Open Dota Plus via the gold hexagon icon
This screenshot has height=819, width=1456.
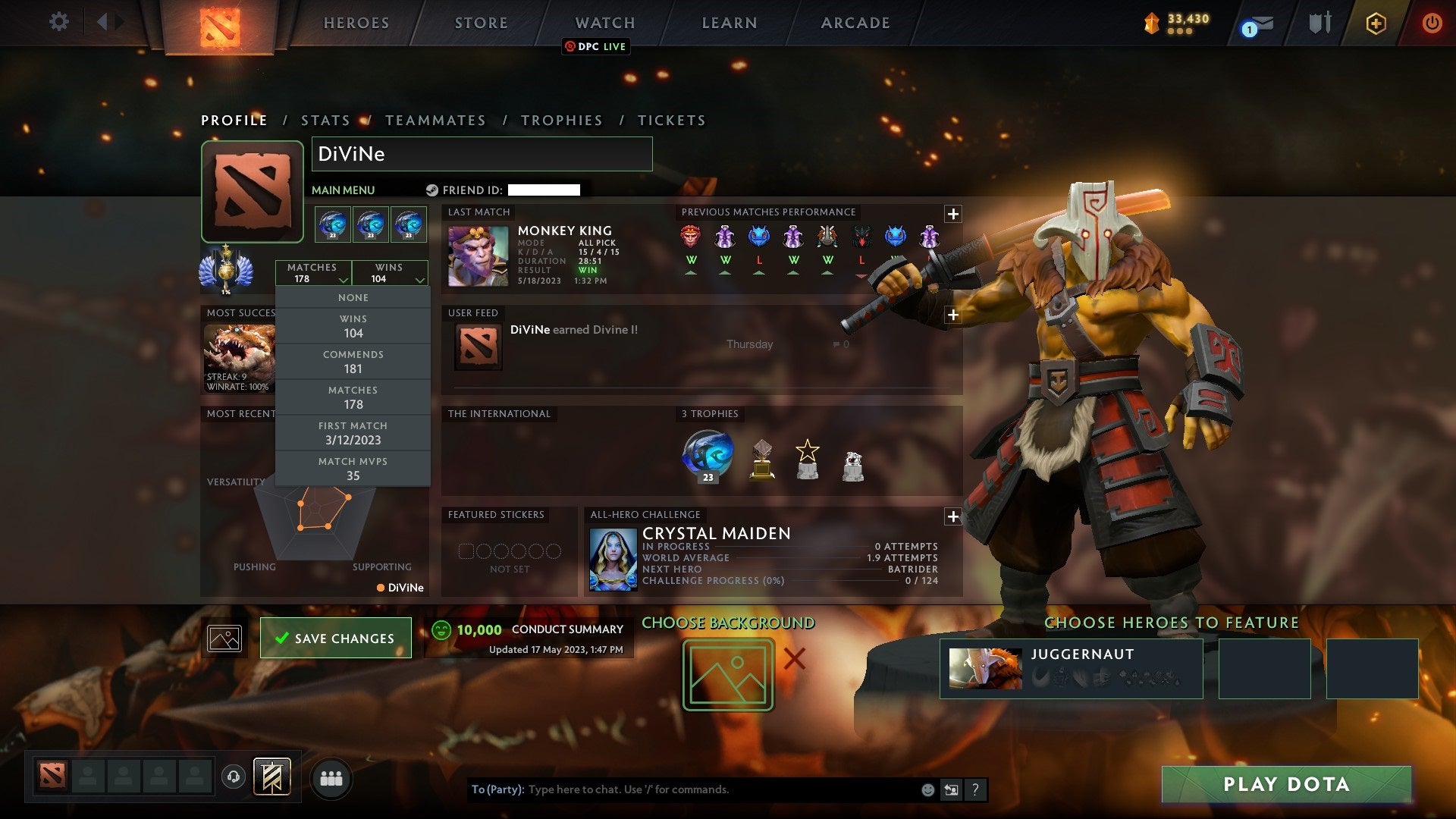1376,23
